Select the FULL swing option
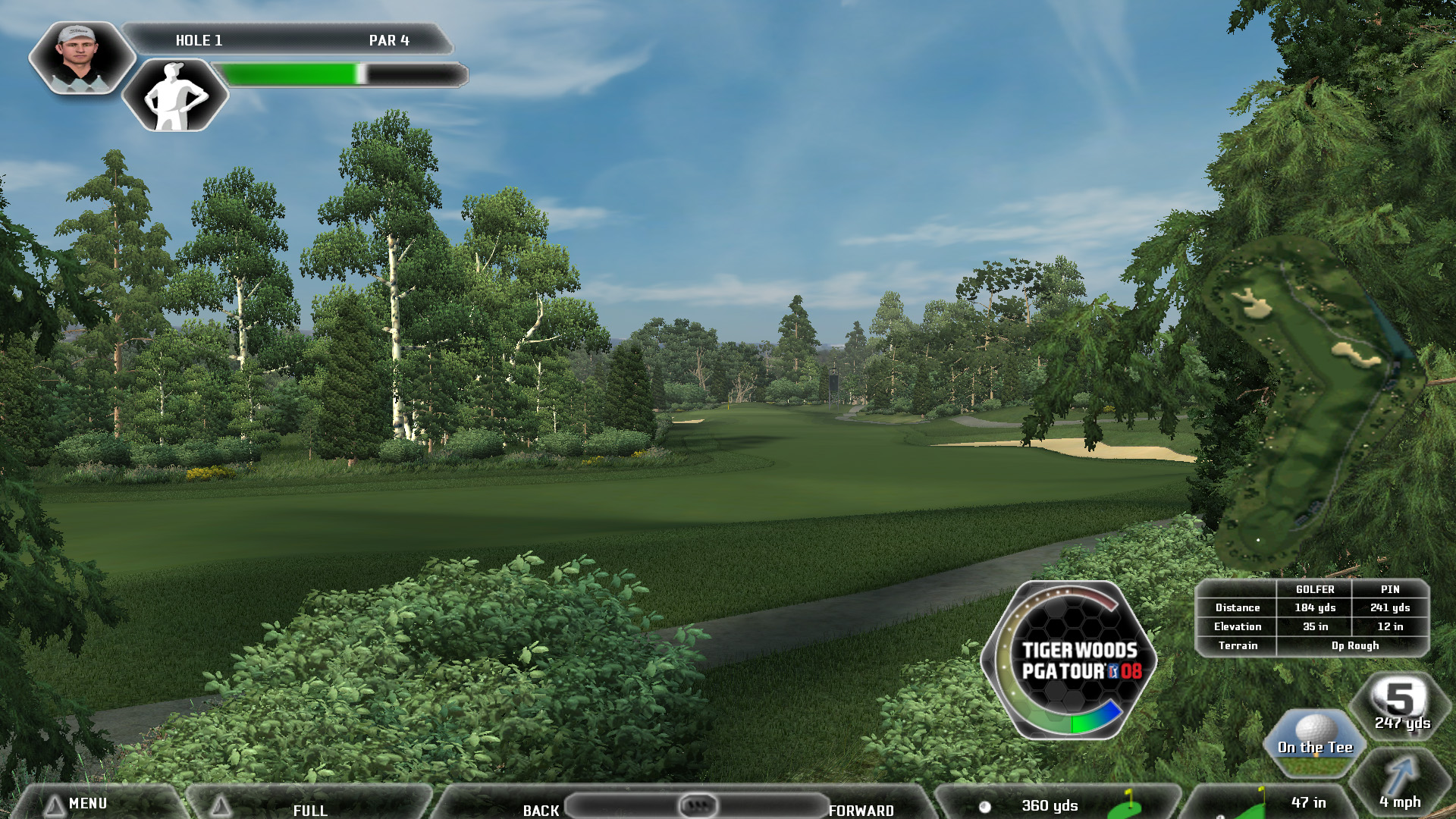 (x=309, y=810)
